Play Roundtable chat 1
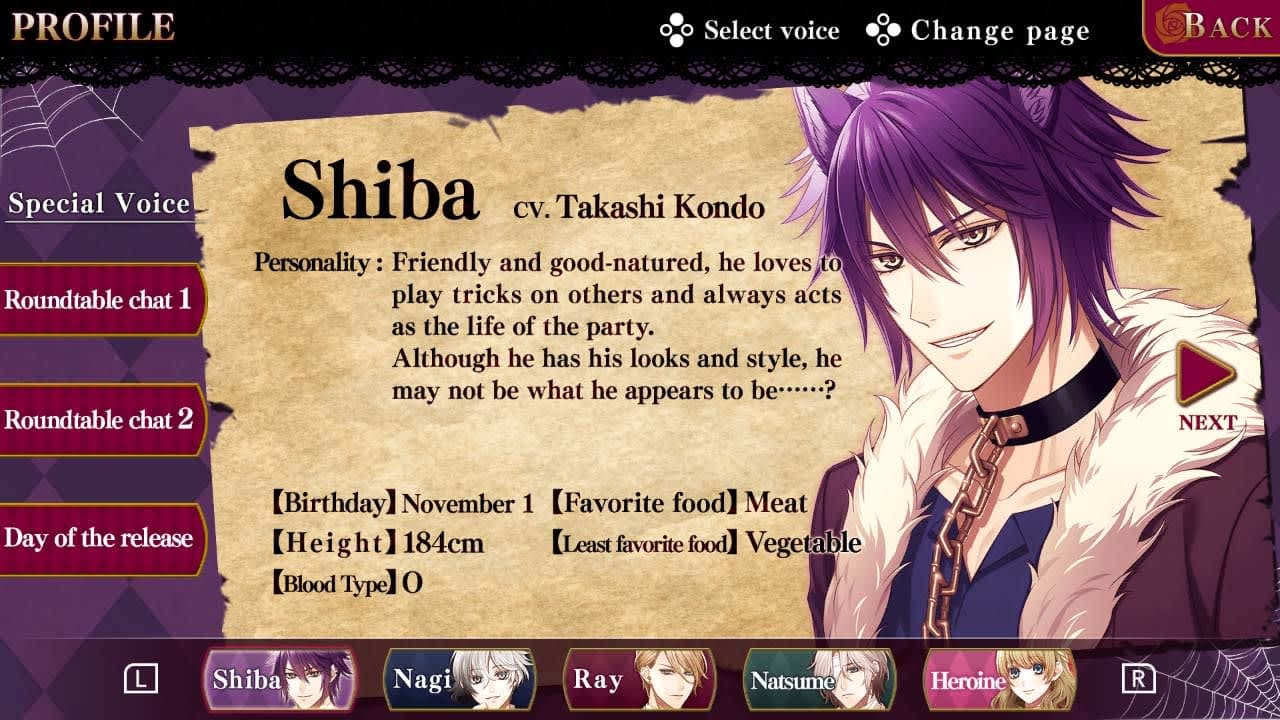The height and width of the screenshot is (720, 1280). [99, 299]
